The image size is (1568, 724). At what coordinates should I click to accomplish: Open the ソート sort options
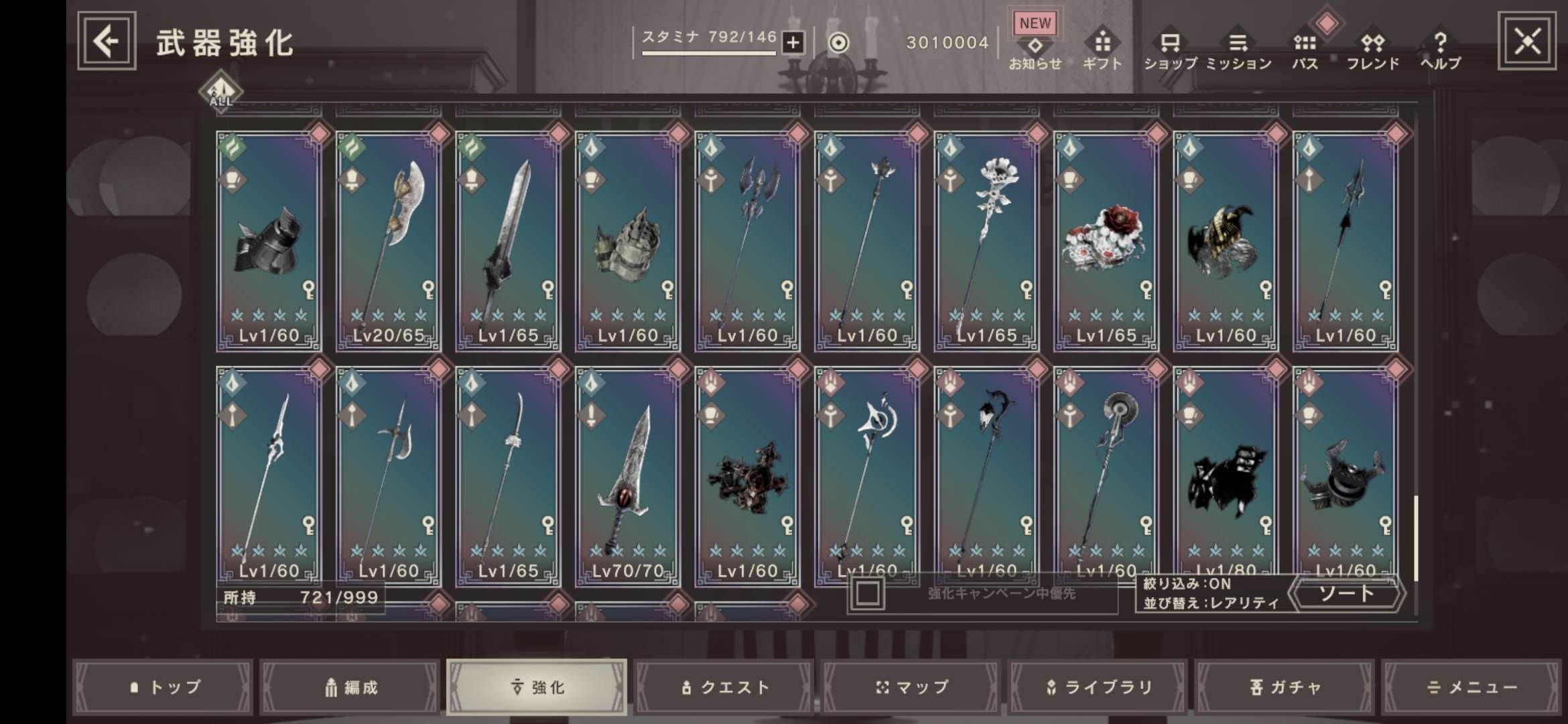click(1346, 593)
